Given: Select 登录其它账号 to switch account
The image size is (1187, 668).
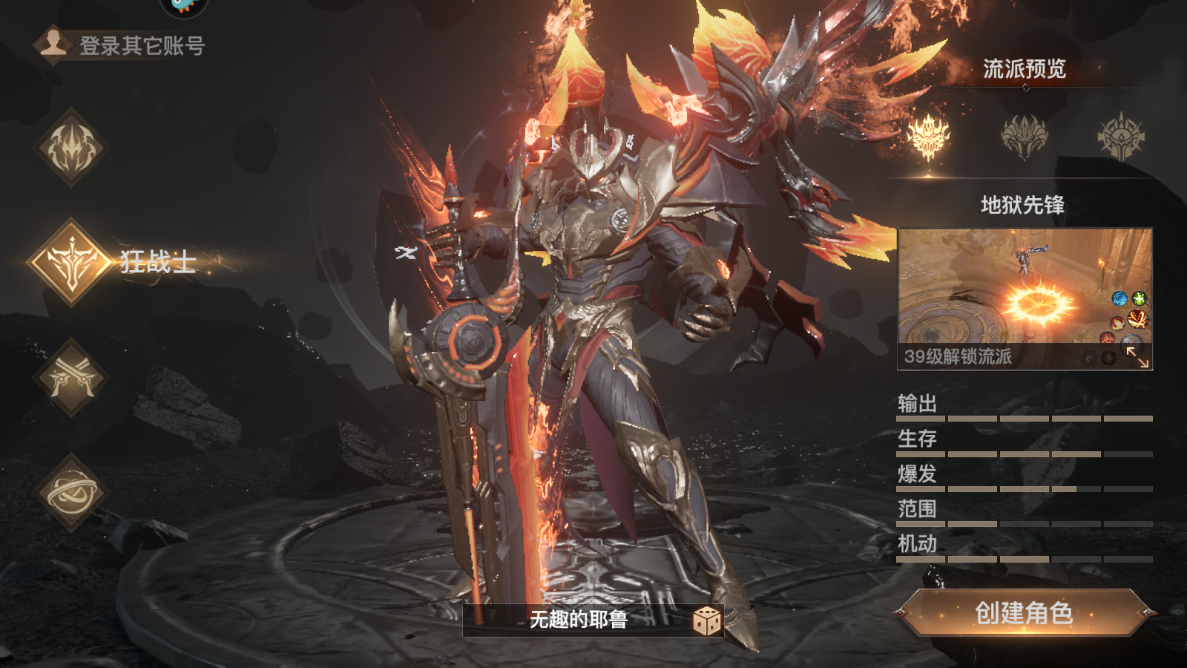Looking at the screenshot, I should pos(125,46).
